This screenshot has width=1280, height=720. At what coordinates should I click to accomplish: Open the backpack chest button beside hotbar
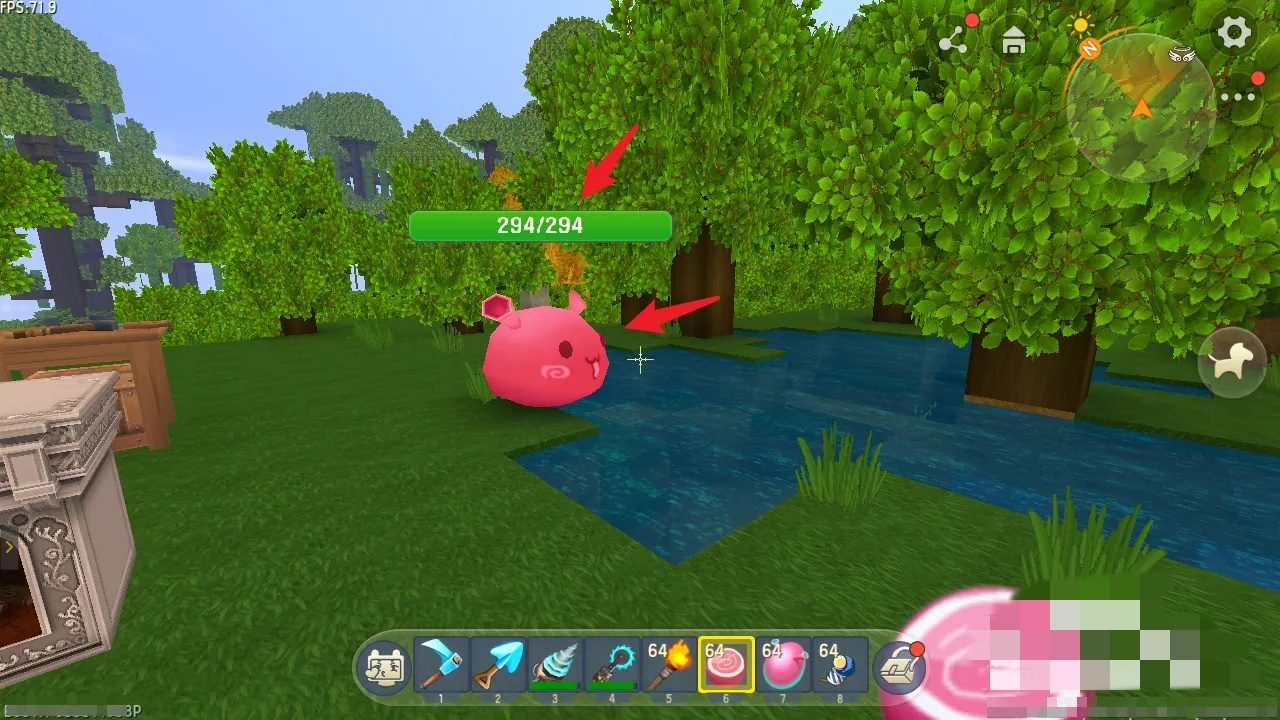[898, 667]
